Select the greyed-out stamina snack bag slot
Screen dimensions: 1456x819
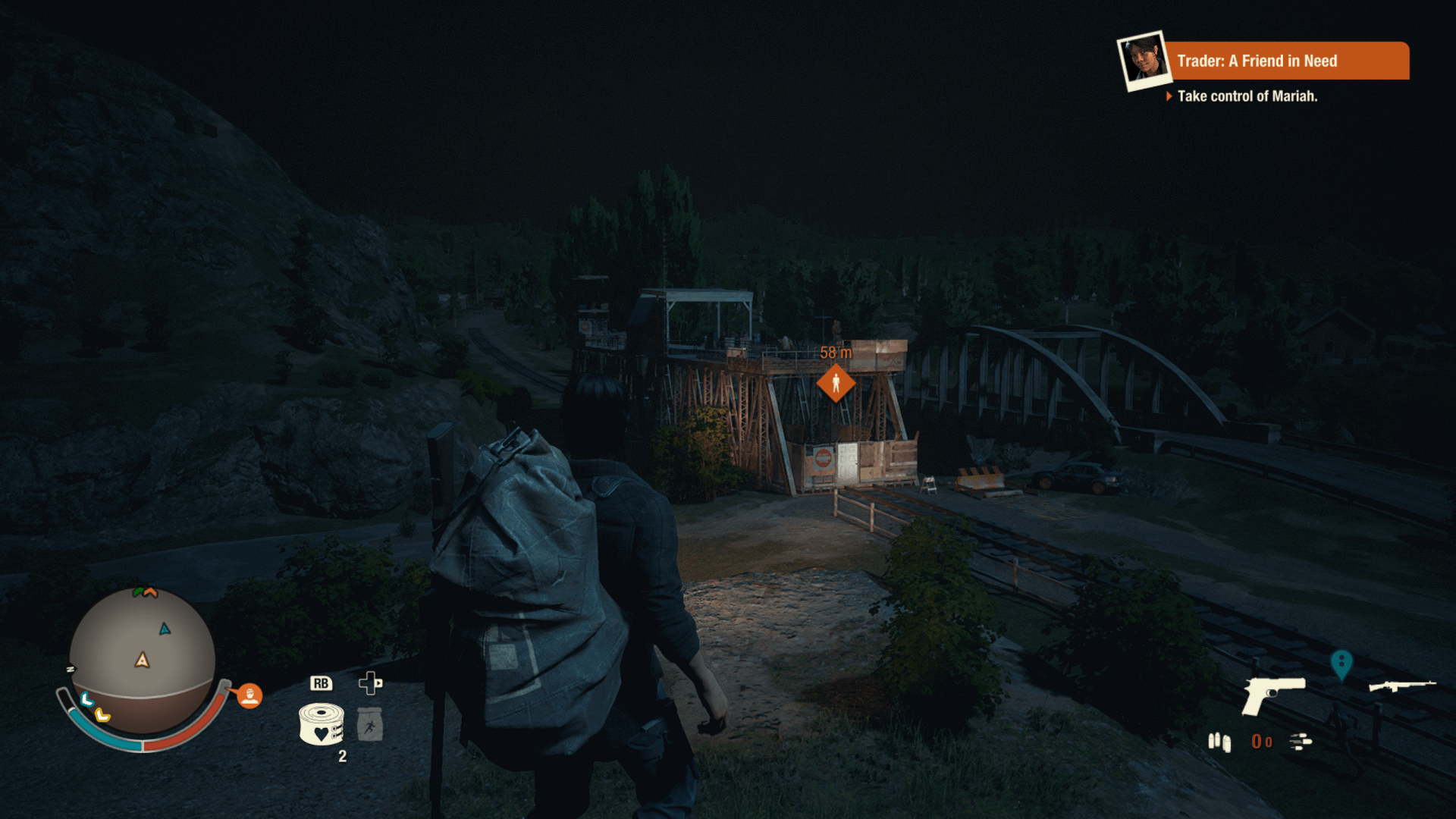tap(369, 724)
